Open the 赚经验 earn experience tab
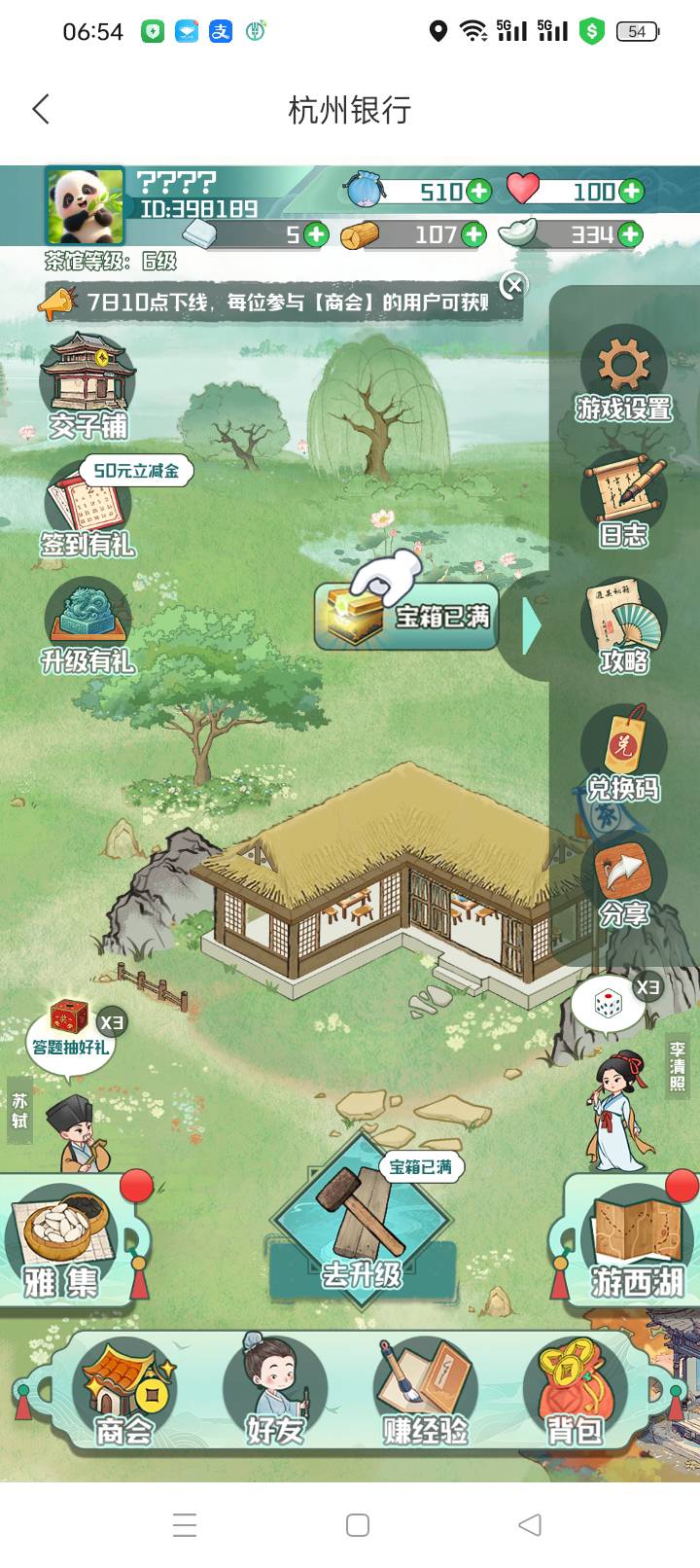 tap(425, 1392)
